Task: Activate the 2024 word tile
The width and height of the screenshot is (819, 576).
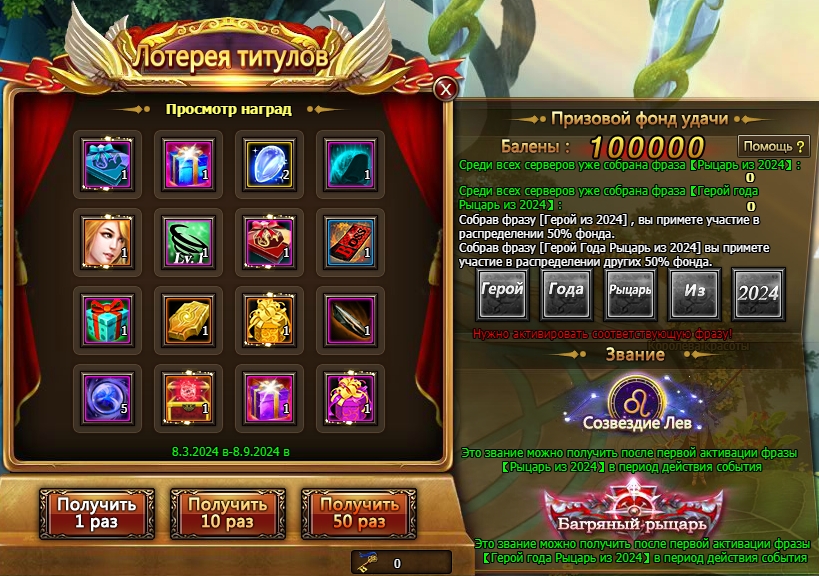Action: 759,294
